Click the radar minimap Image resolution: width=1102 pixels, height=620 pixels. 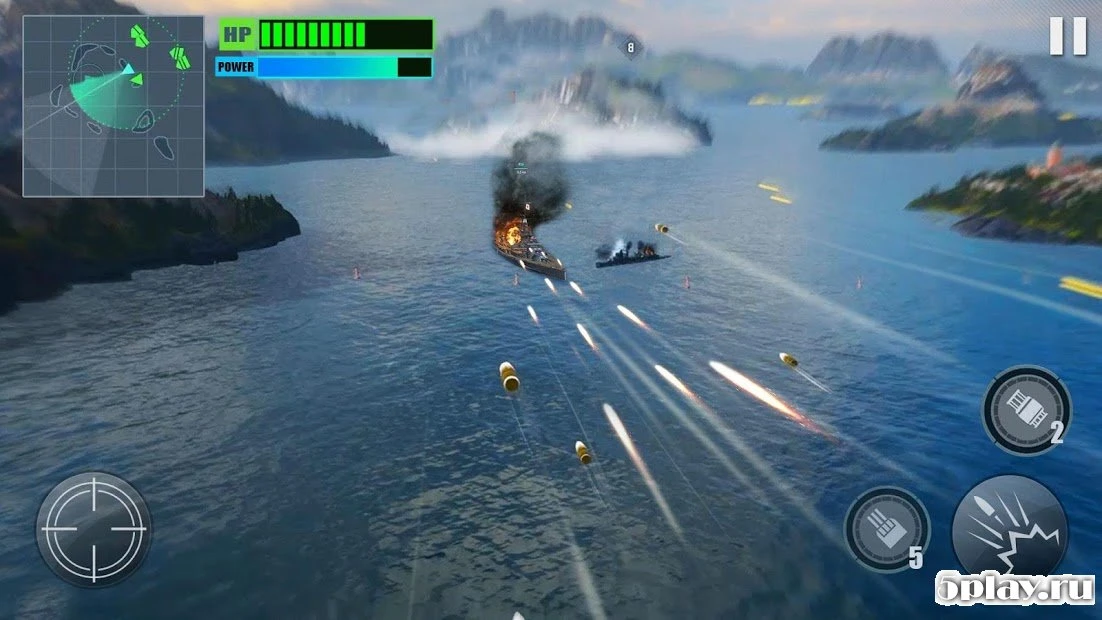pyautogui.click(x=113, y=105)
